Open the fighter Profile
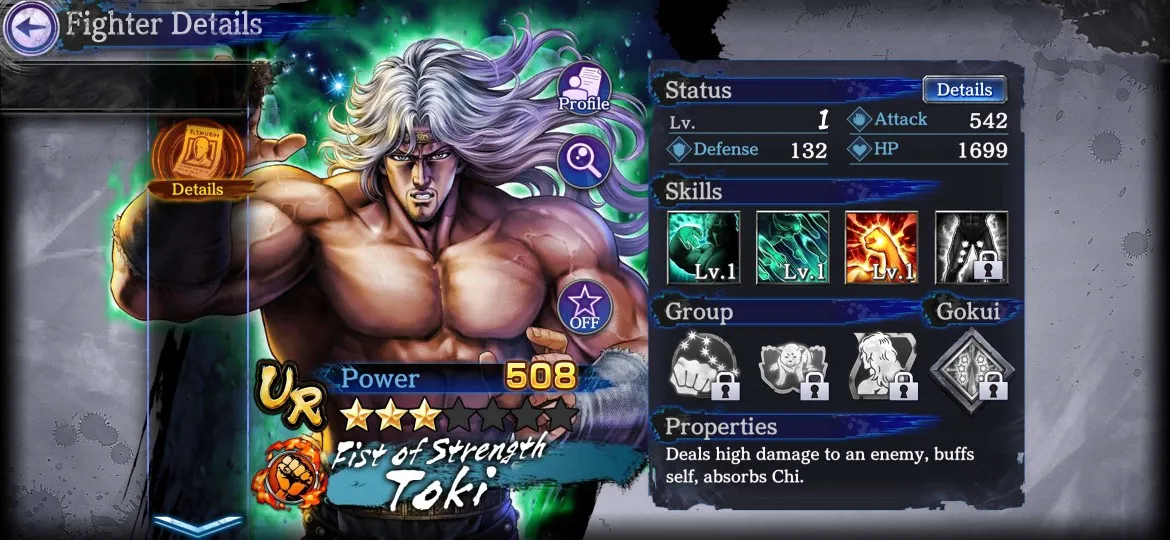The width and height of the screenshot is (1170, 540). (x=584, y=88)
